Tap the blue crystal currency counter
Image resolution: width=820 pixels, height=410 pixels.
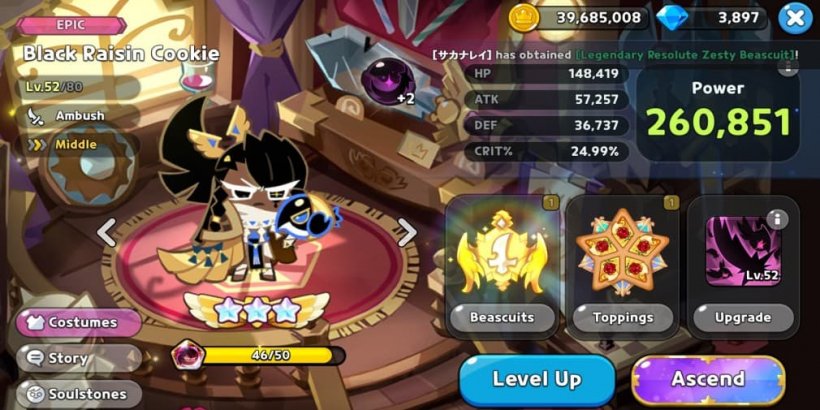[711, 17]
